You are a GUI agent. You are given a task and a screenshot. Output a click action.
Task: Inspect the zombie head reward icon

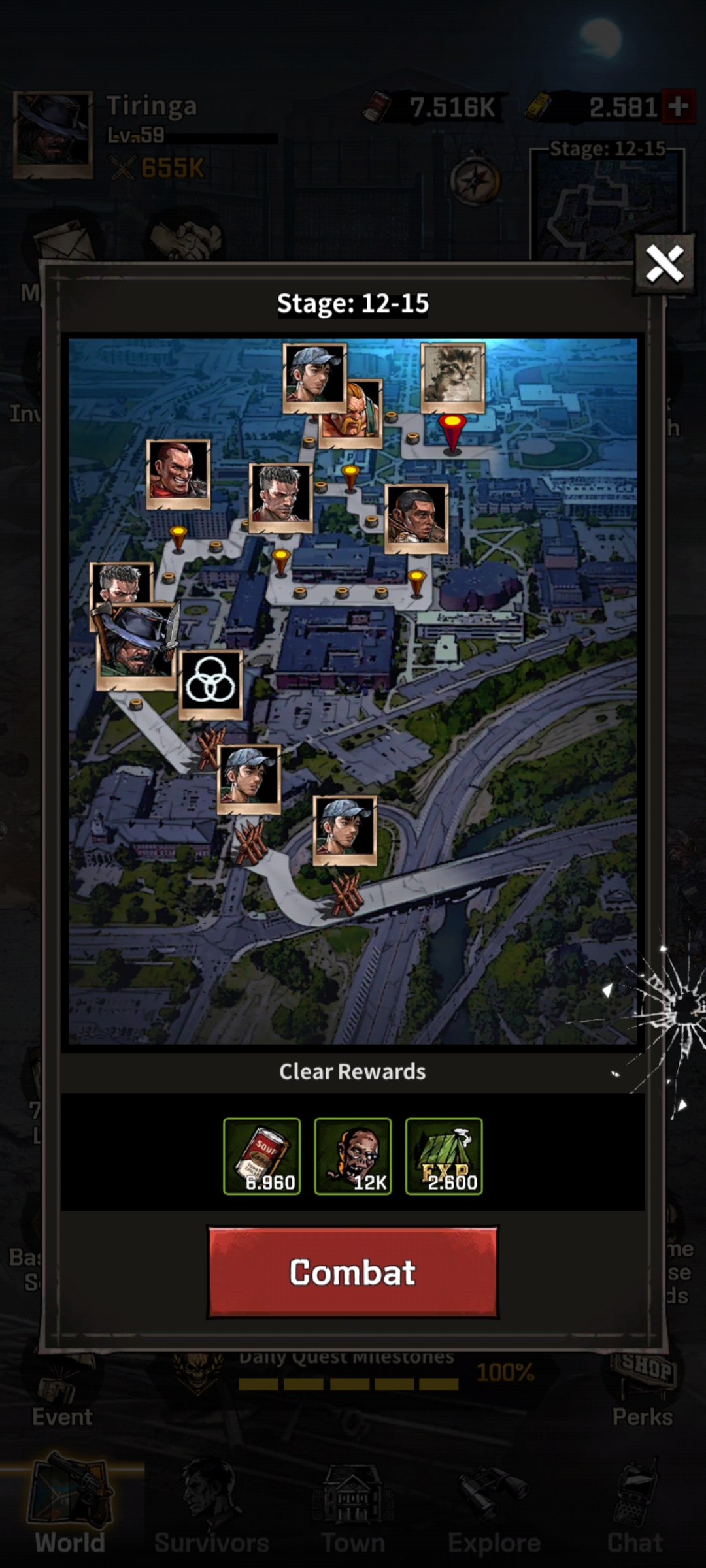pos(352,1156)
